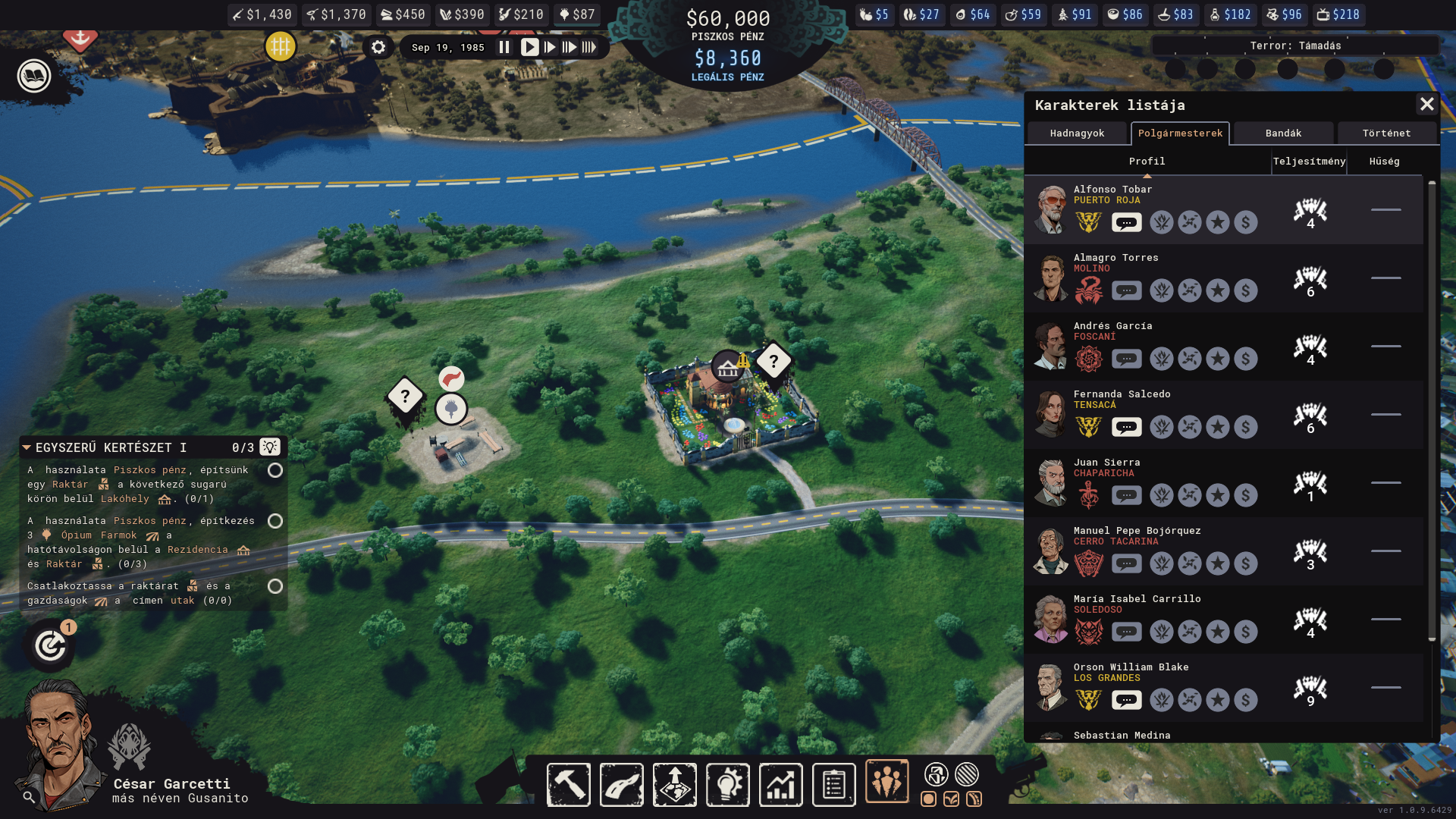This screenshot has height=819, width=1456.
Task: Open chat with Fernanda Salcedo
Action: tap(1127, 427)
